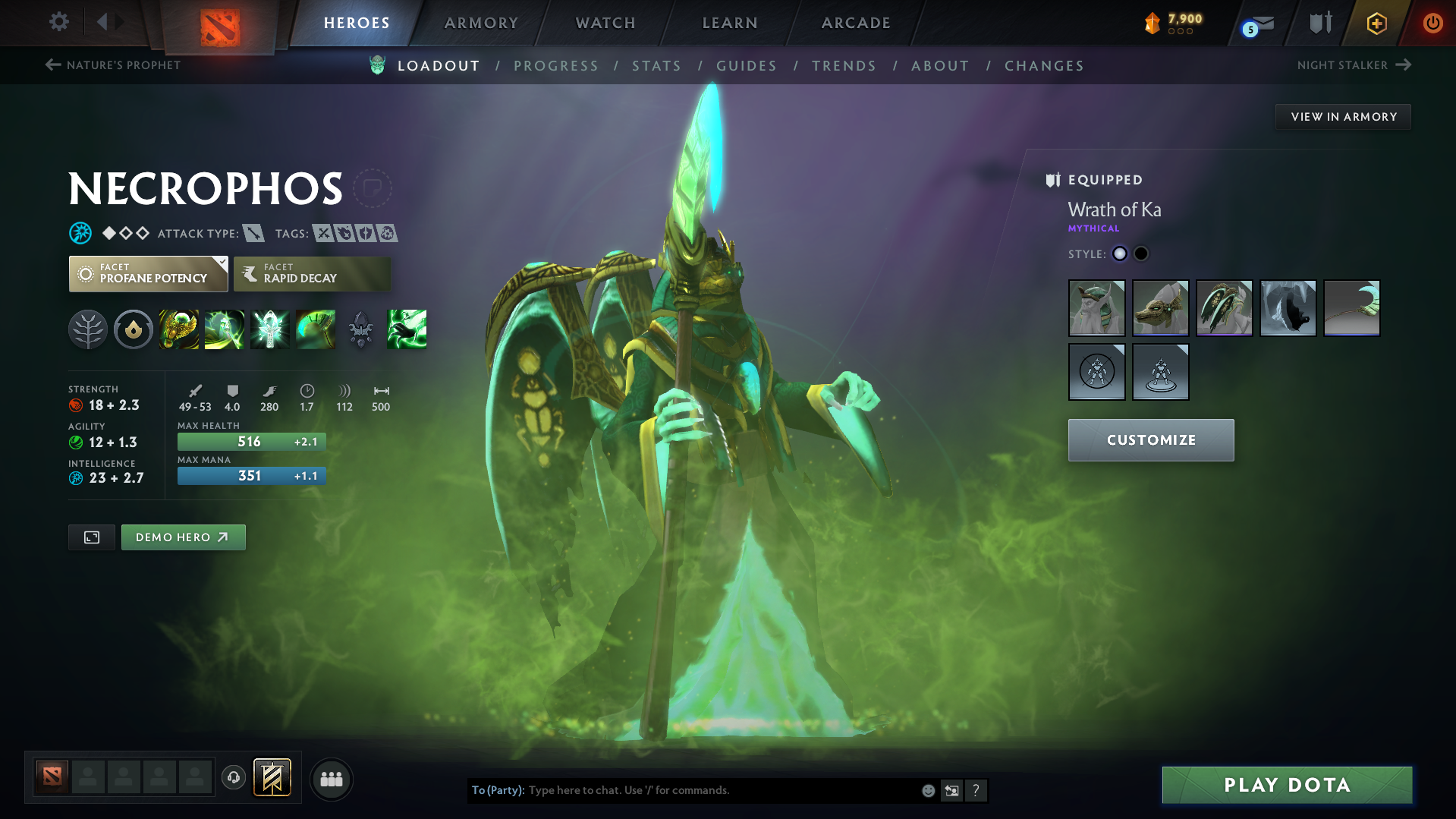Inspect the Reaper's Scythe ultimate icon
The width and height of the screenshot is (1456, 819).
[x=316, y=329]
